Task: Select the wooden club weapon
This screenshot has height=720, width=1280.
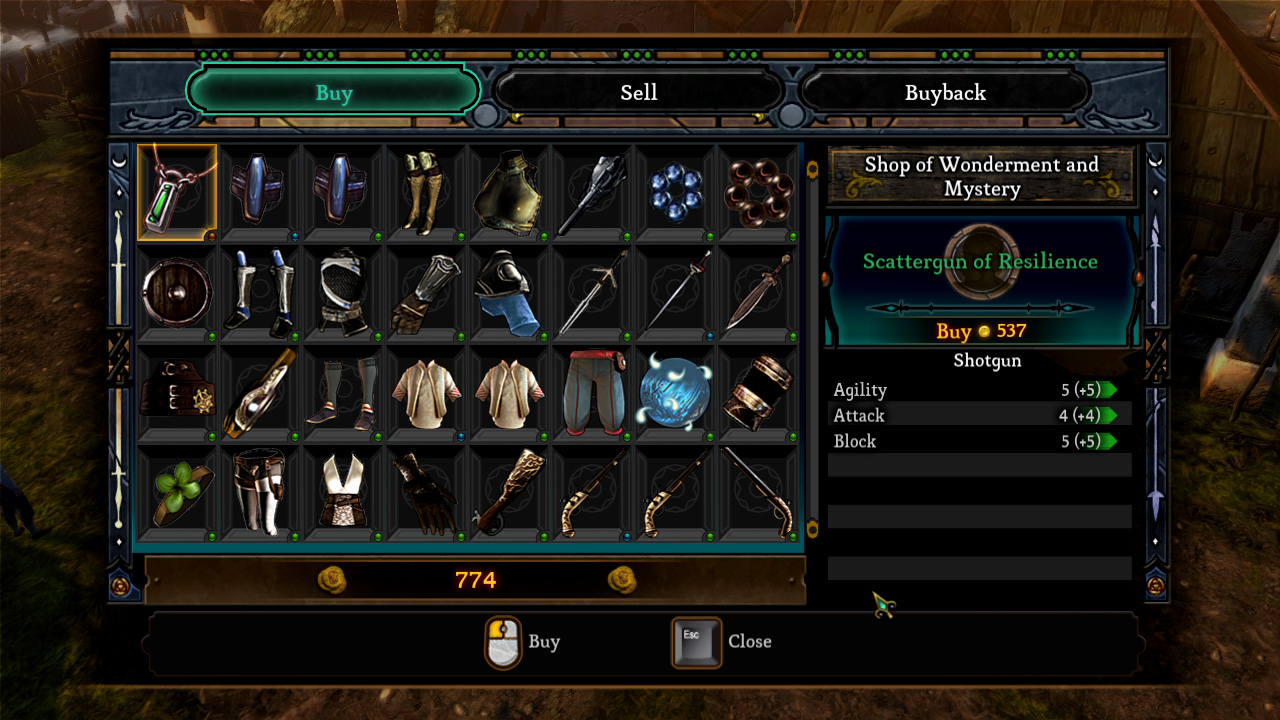Action: click(x=508, y=492)
